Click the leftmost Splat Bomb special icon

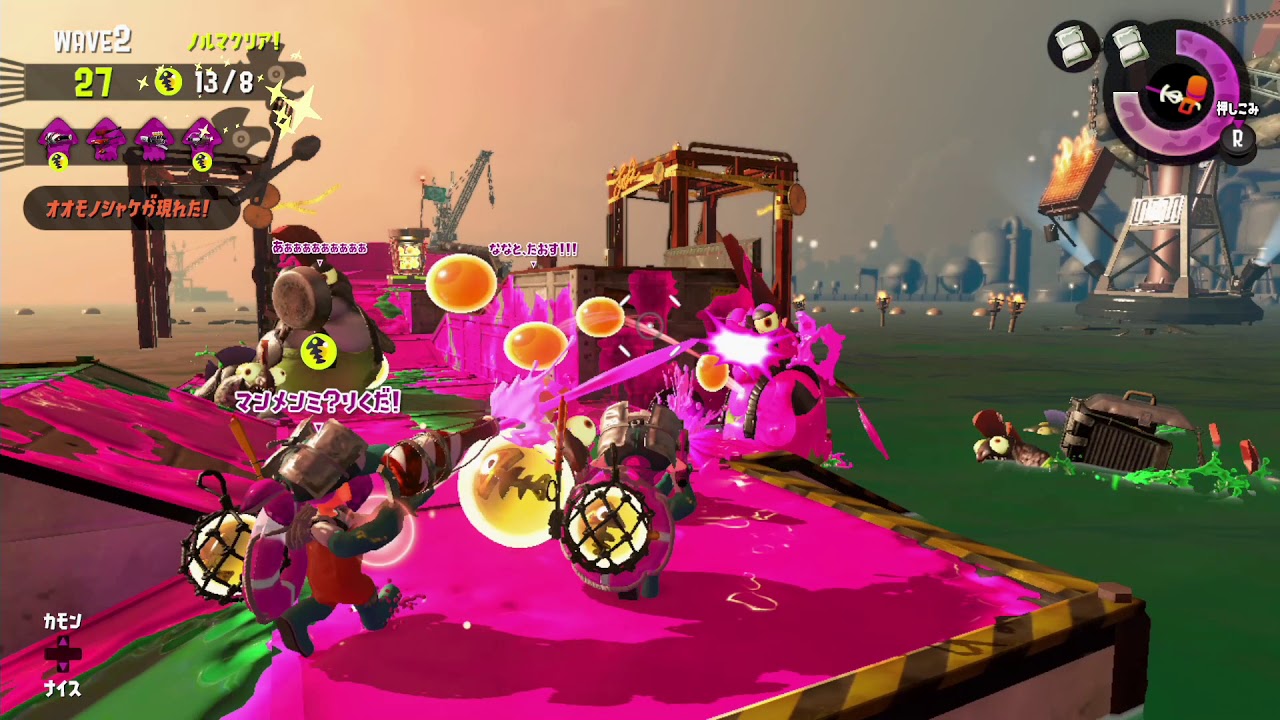pyautogui.click(x=1073, y=45)
